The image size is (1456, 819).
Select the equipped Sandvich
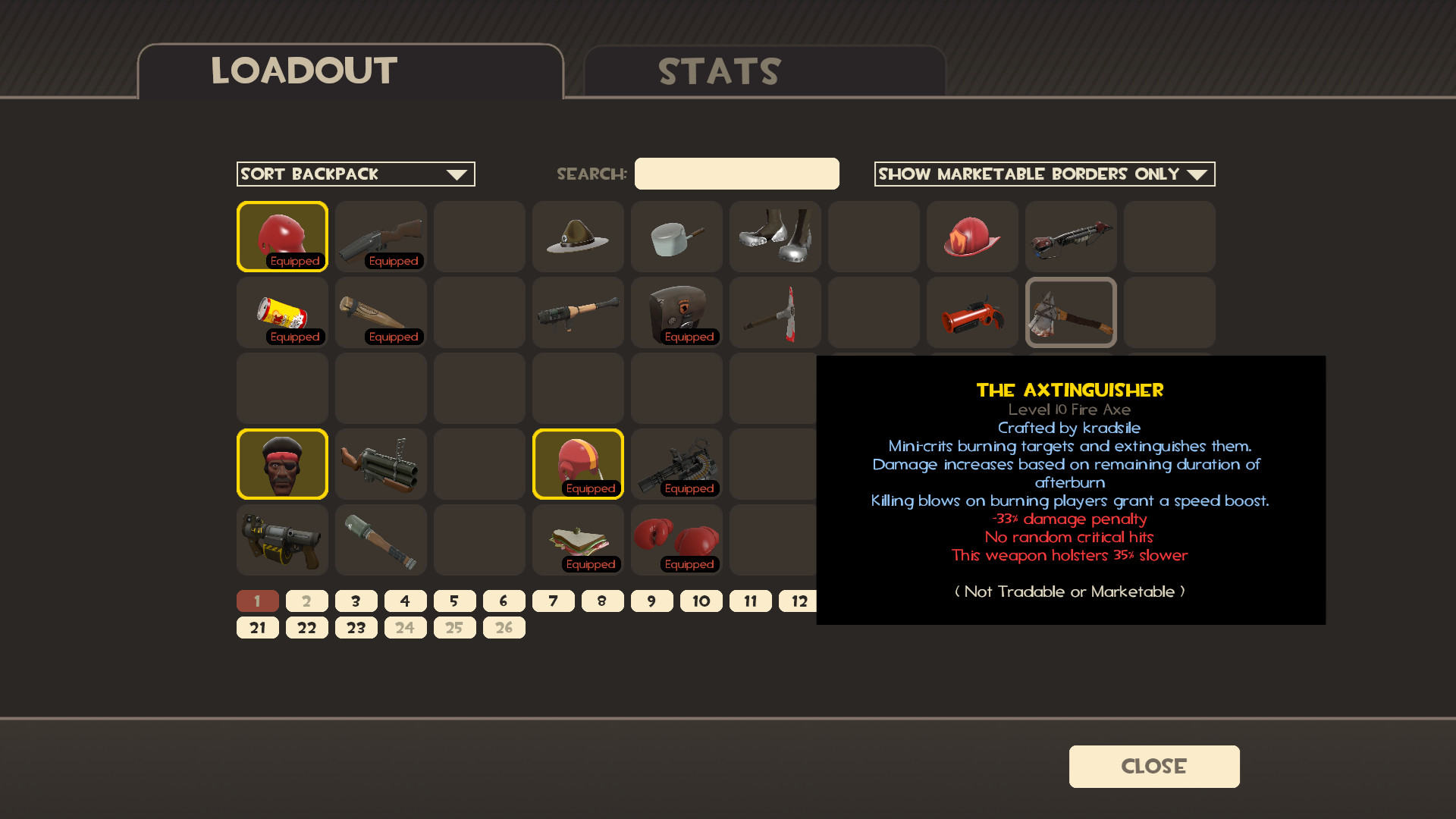coord(578,538)
